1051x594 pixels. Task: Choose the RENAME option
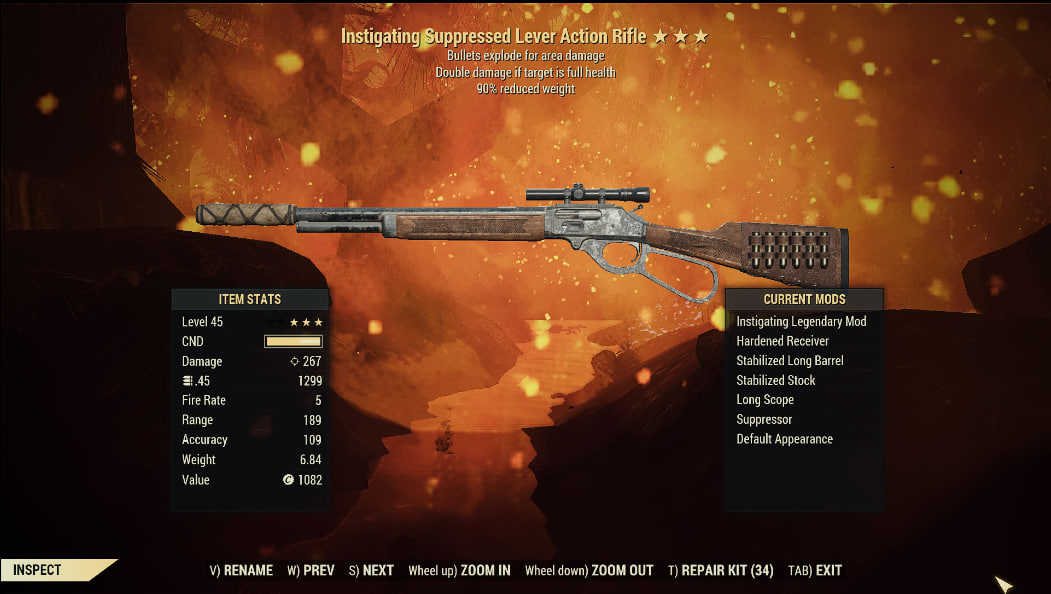[x=241, y=570]
